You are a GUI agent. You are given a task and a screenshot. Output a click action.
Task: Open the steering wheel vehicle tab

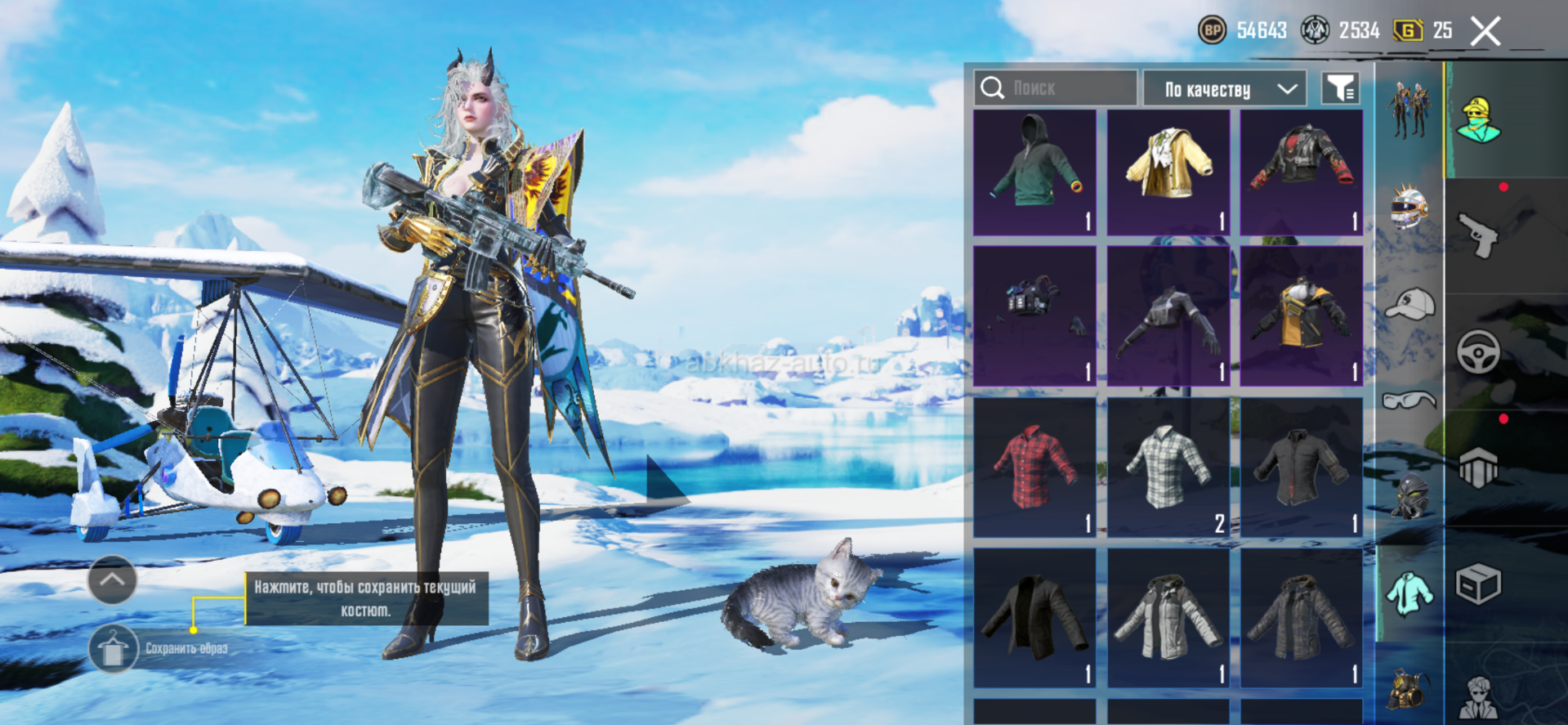tap(1478, 352)
